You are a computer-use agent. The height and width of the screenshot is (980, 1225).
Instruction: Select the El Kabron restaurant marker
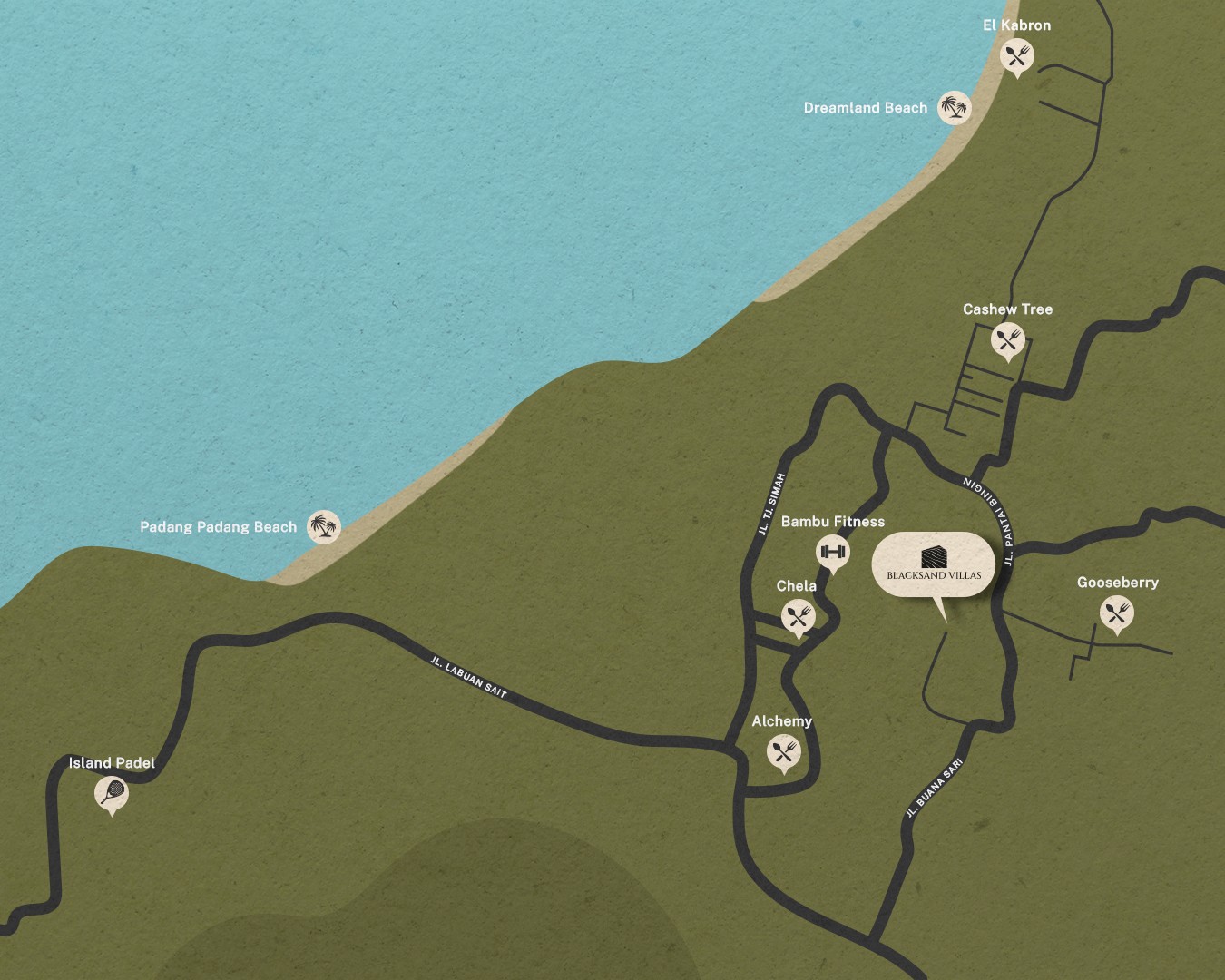tap(1016, 57)
